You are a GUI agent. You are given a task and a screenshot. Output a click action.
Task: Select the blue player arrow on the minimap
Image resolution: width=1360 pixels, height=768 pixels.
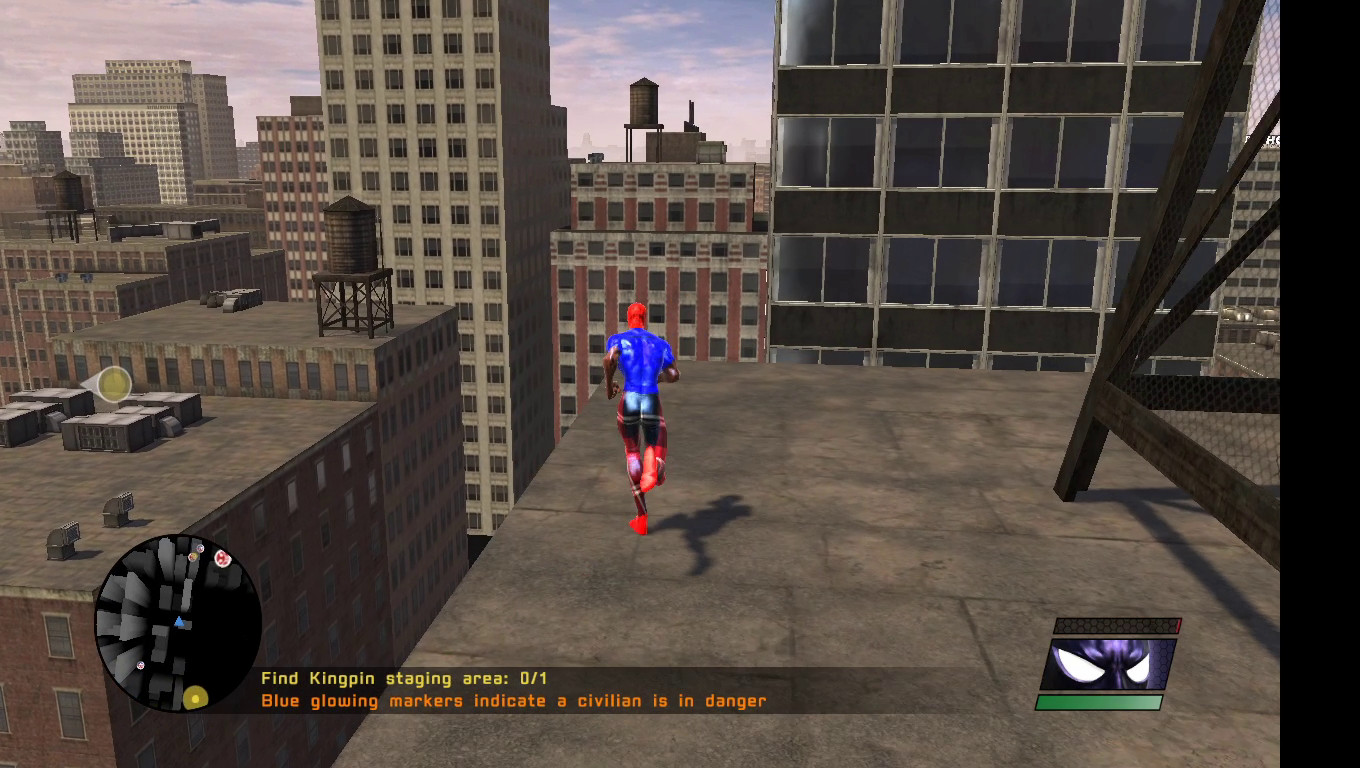click(x=179, y=622)
